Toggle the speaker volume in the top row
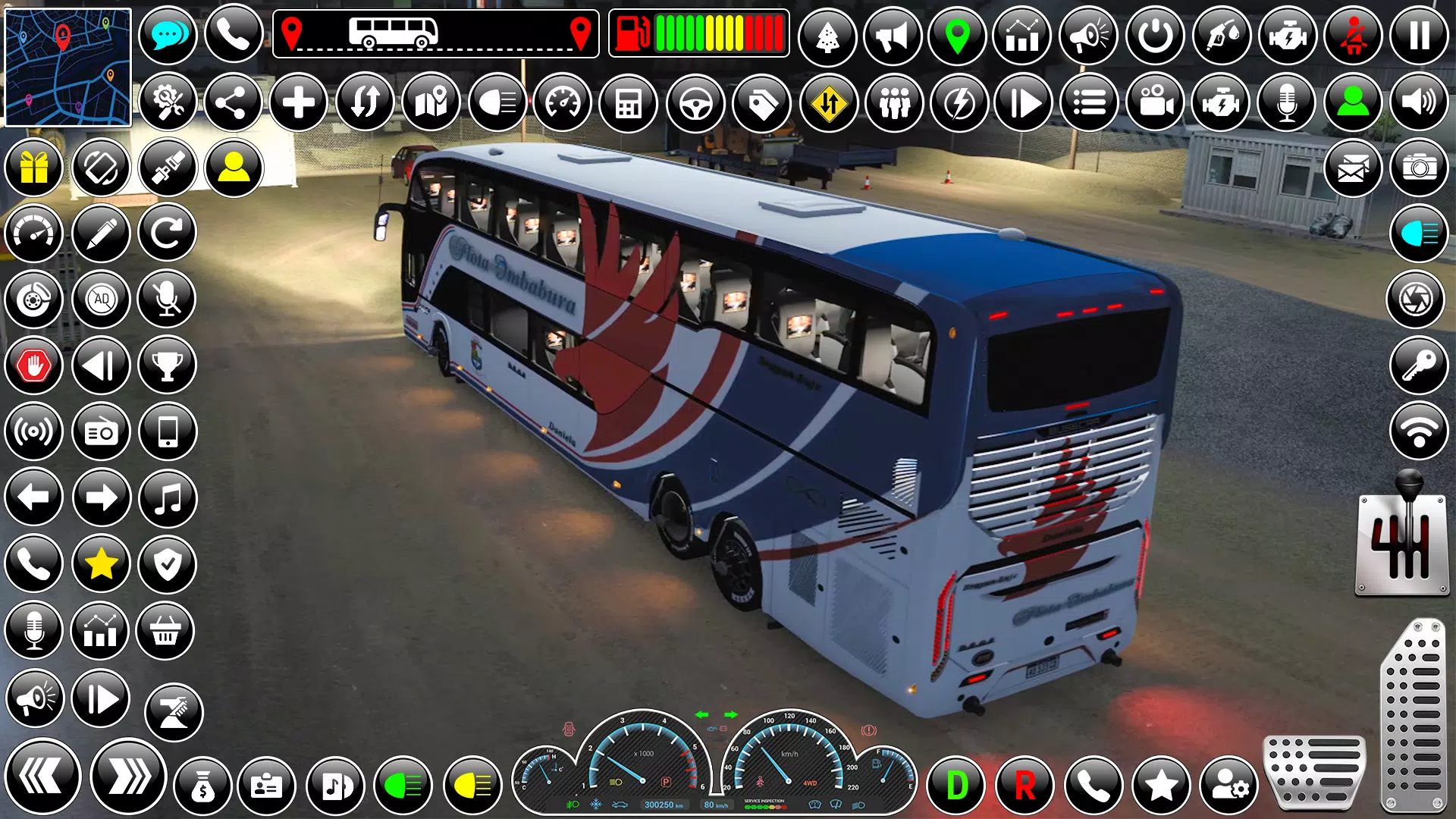The height and width of the screenshot is (819, 1456). click(1420, 102)
